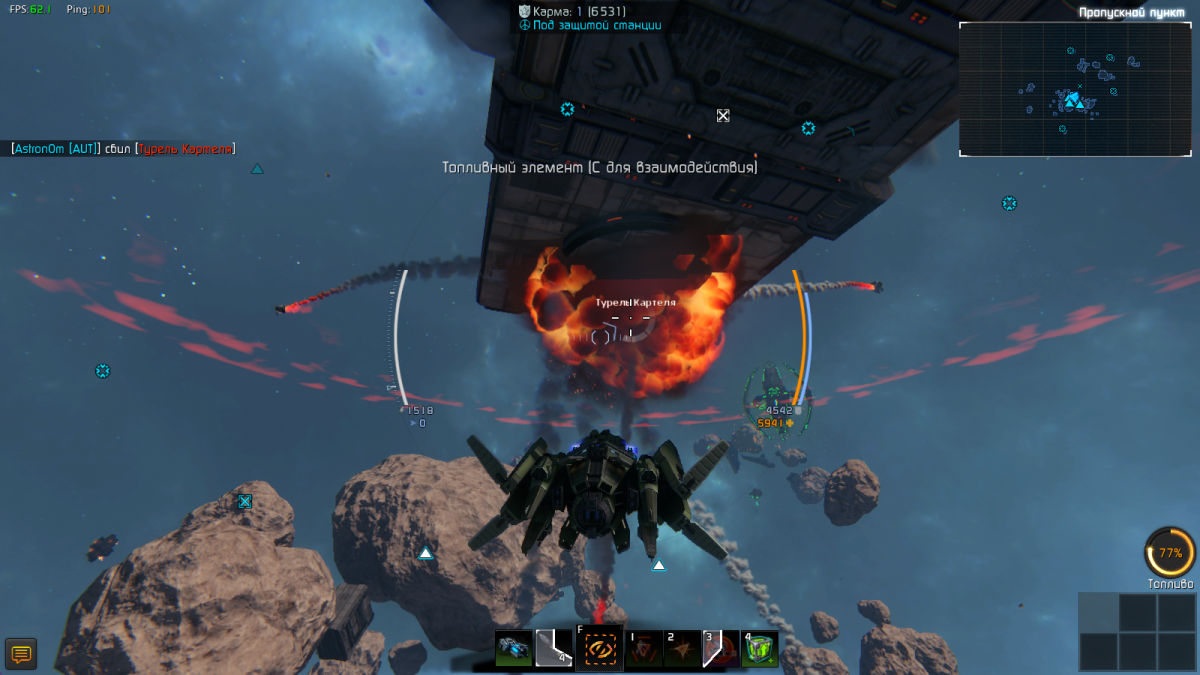Open the chat window button
This screenshot has width=1200, height=675.
coord(21,654)
